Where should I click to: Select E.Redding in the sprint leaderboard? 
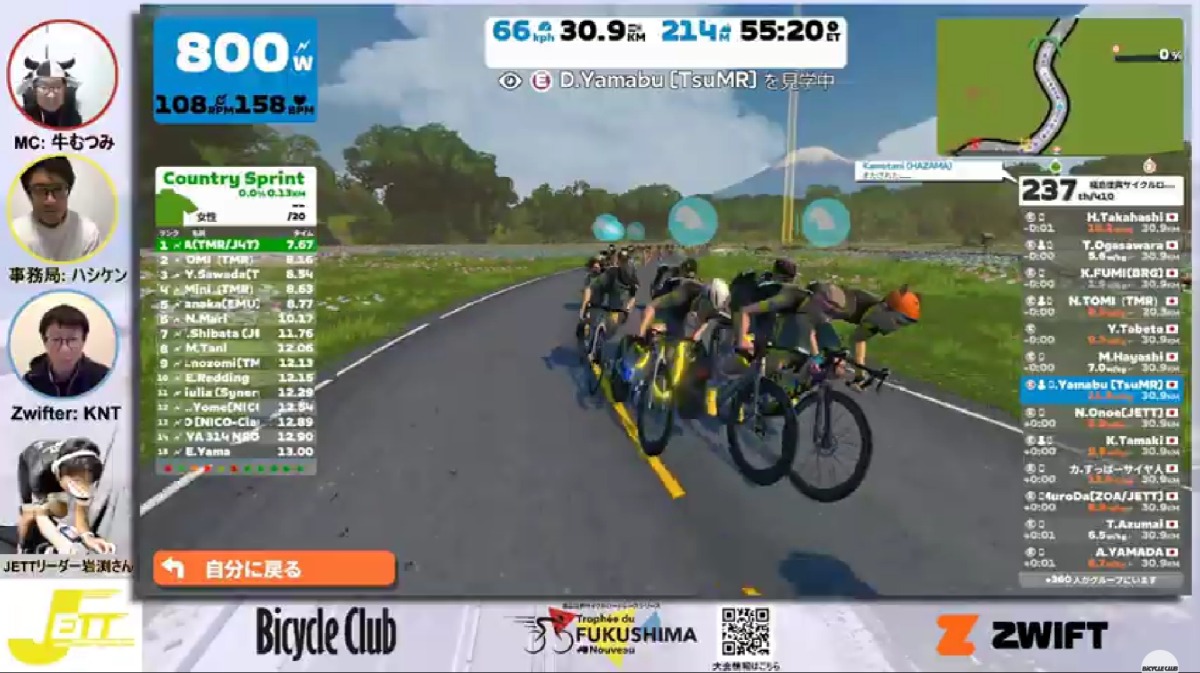click(236, 378)
